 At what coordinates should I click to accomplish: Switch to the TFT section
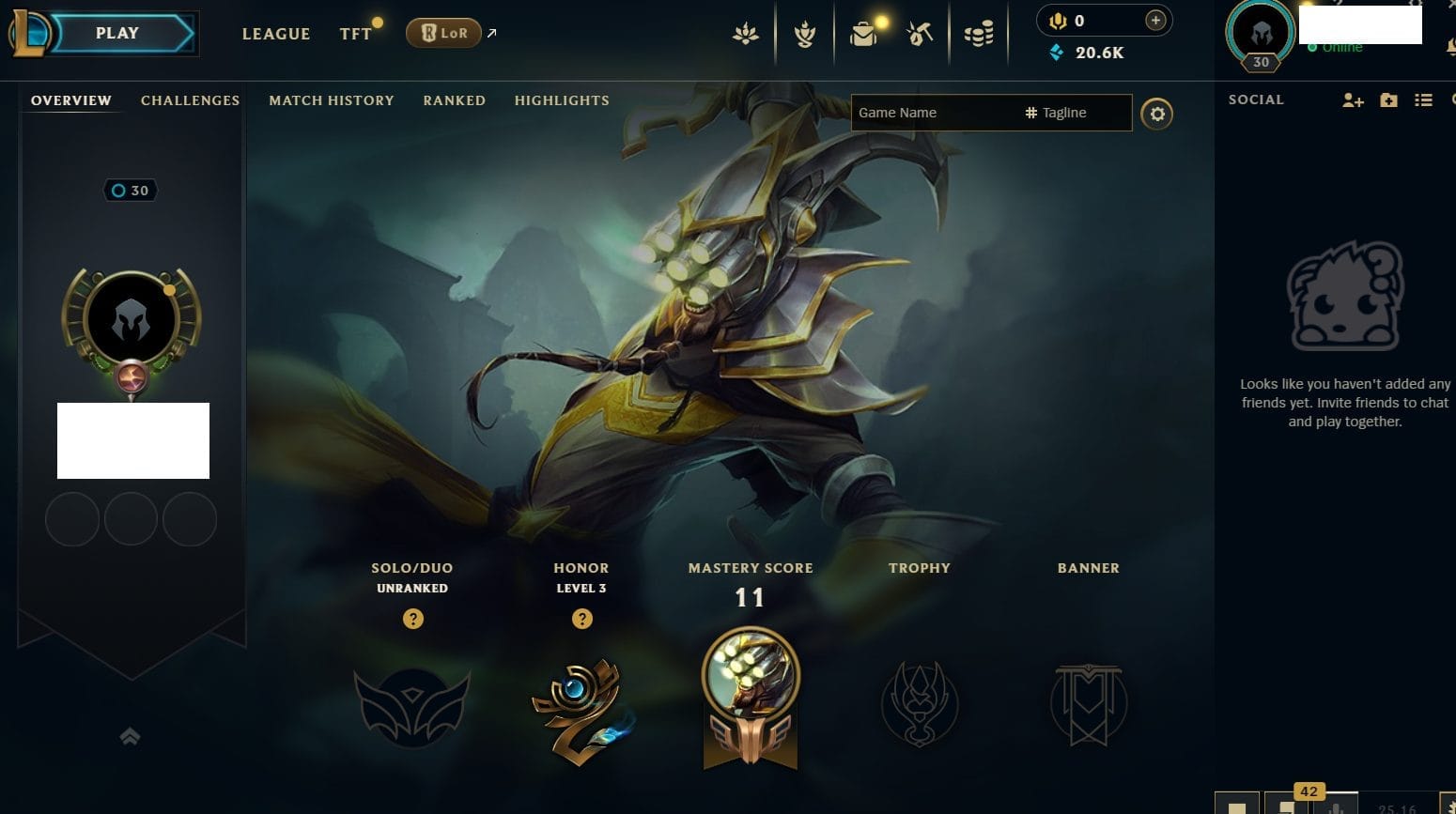355,34
